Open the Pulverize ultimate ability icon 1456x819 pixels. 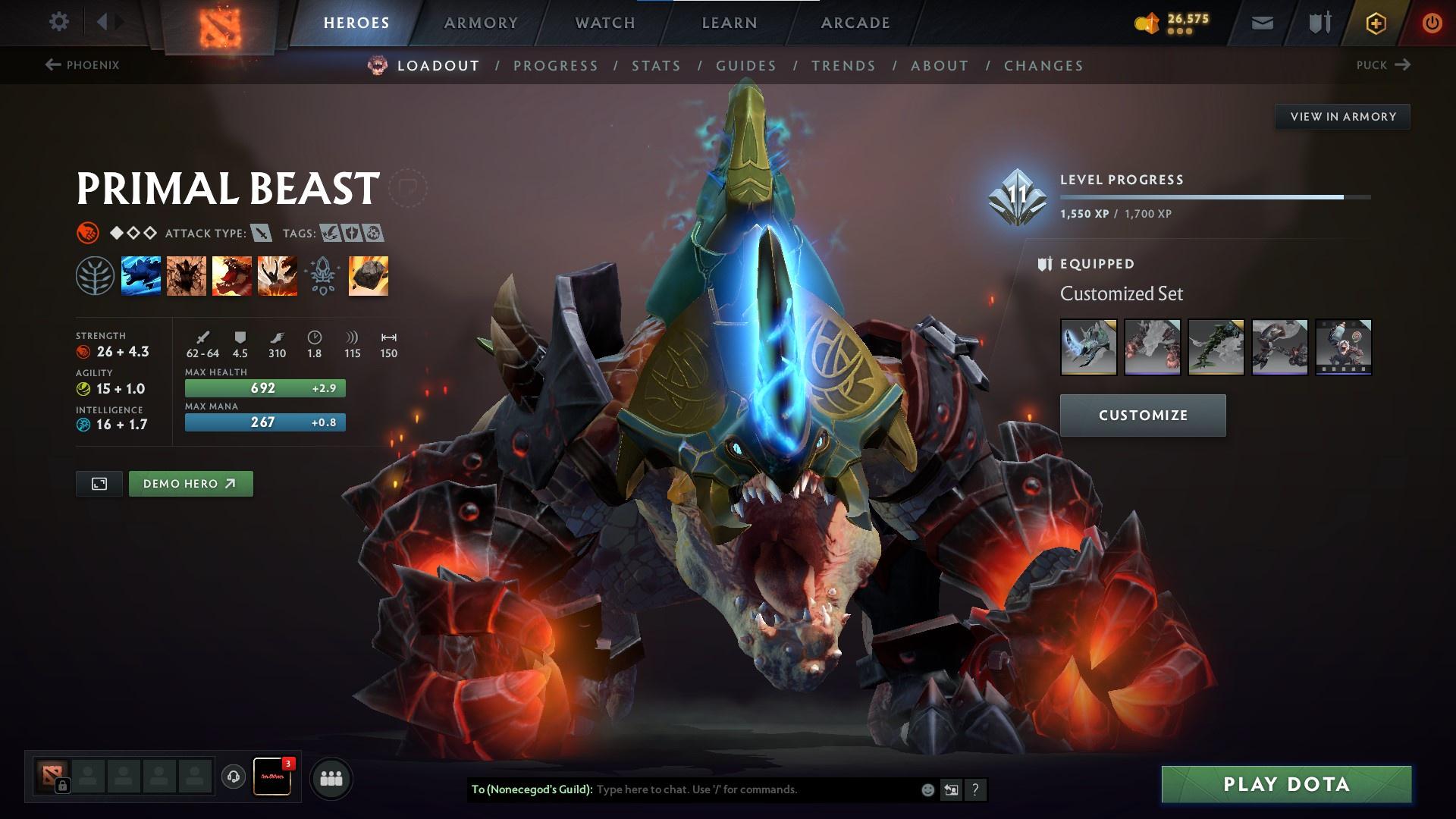point(278,276)
